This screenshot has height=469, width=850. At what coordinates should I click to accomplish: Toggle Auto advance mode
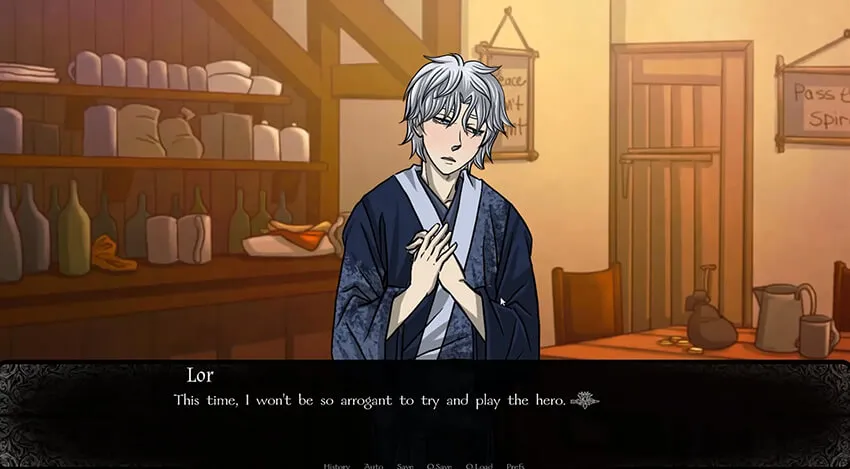click(x=373, y=465)
